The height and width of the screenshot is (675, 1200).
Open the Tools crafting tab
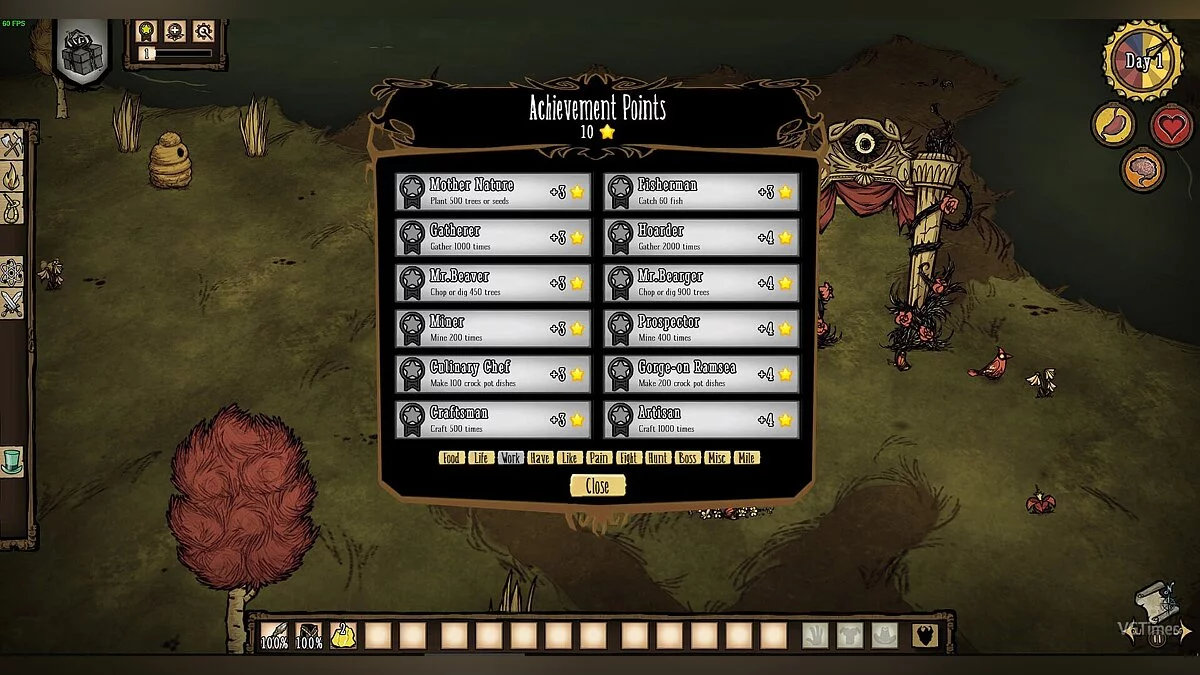[11, 144]
